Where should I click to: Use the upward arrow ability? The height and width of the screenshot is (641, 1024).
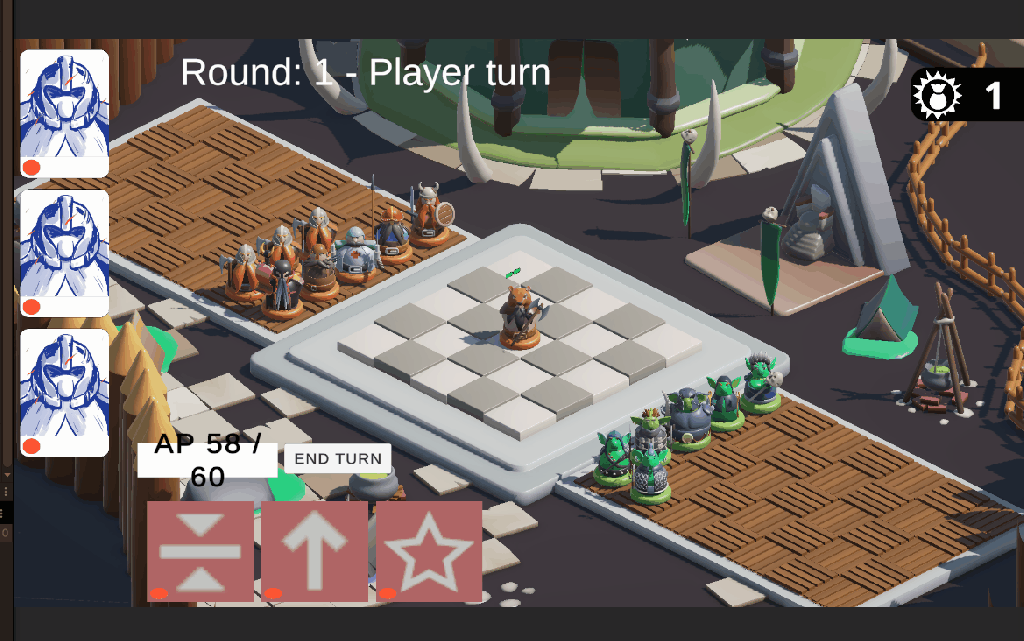click(314, 551)
